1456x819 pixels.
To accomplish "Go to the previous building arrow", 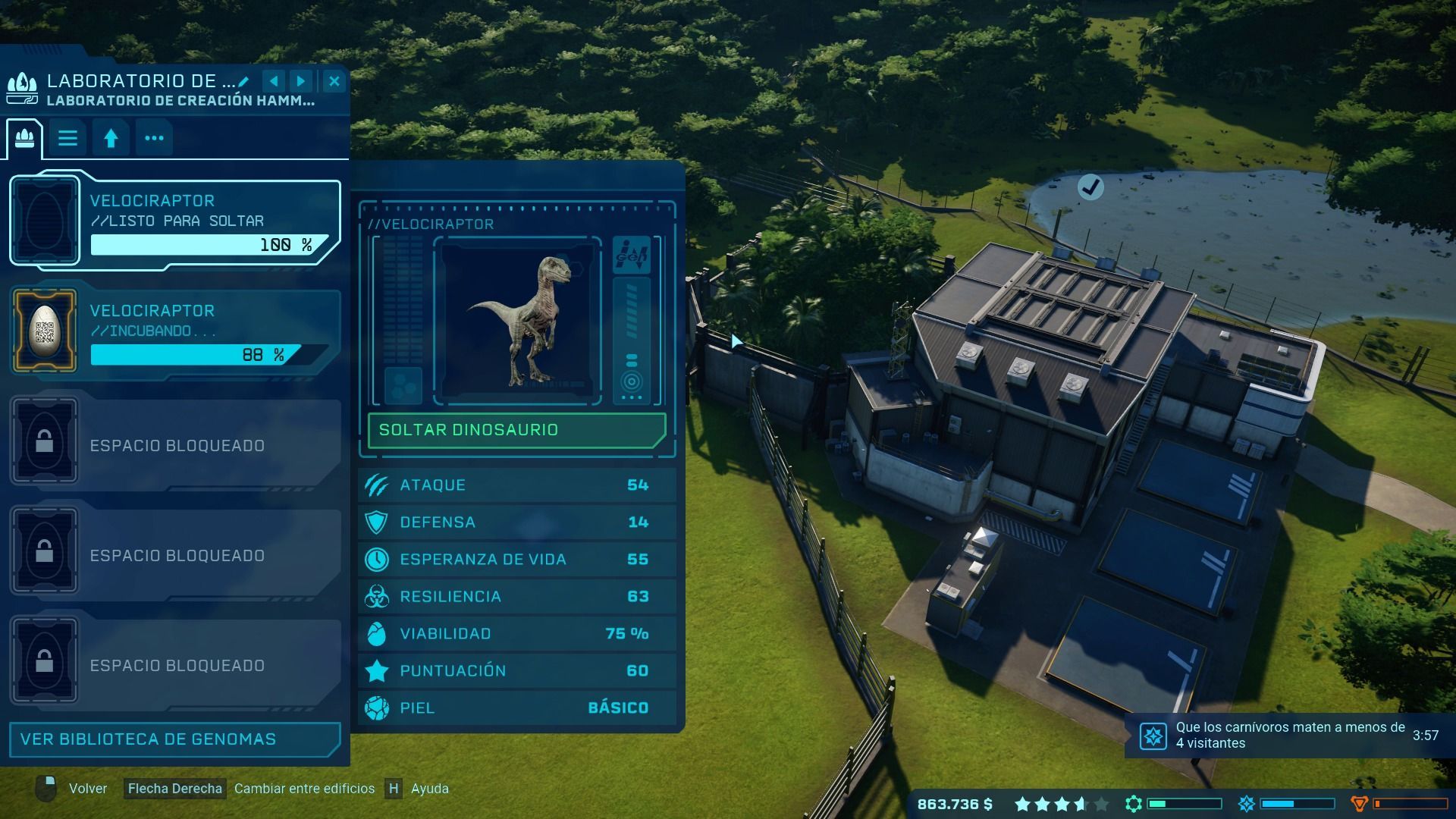I will click(274, 81).
